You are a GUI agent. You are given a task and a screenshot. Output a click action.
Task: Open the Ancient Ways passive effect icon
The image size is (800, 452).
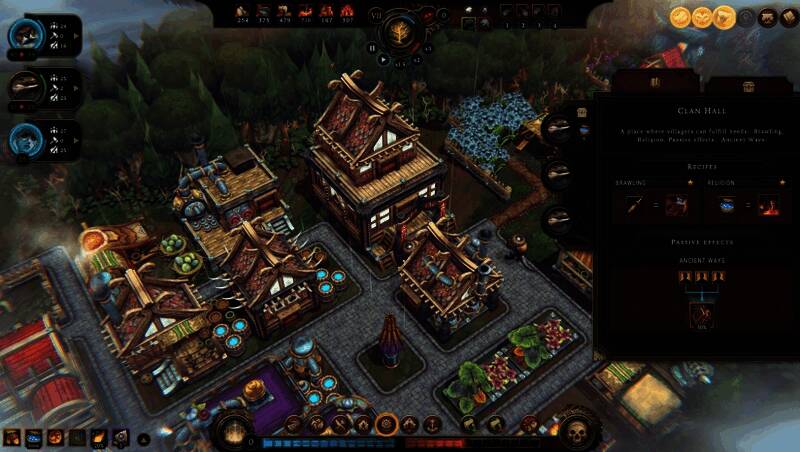(700, 315)
